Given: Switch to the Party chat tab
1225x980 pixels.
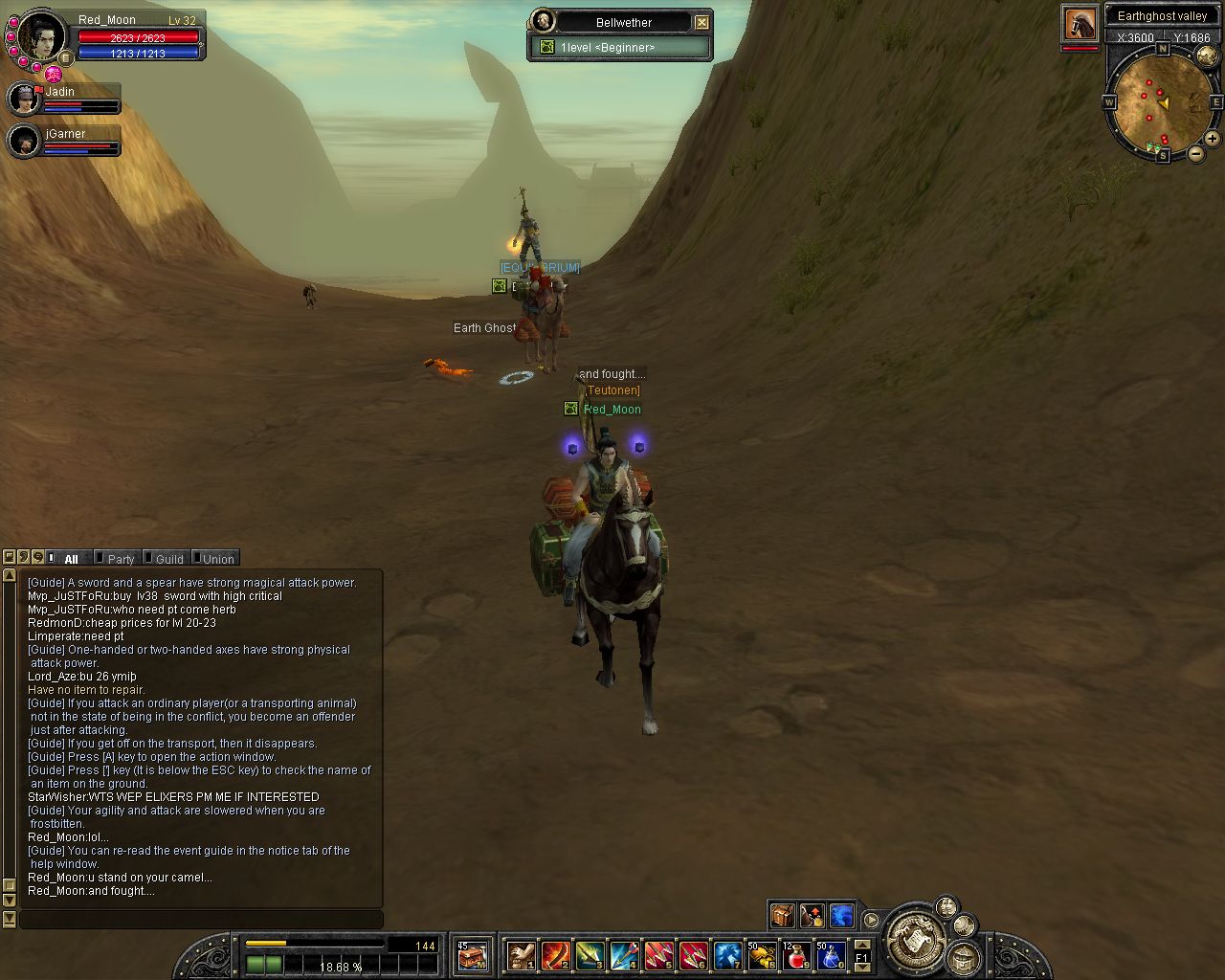Looking at the screenshot, I should [x=120, y=559].
